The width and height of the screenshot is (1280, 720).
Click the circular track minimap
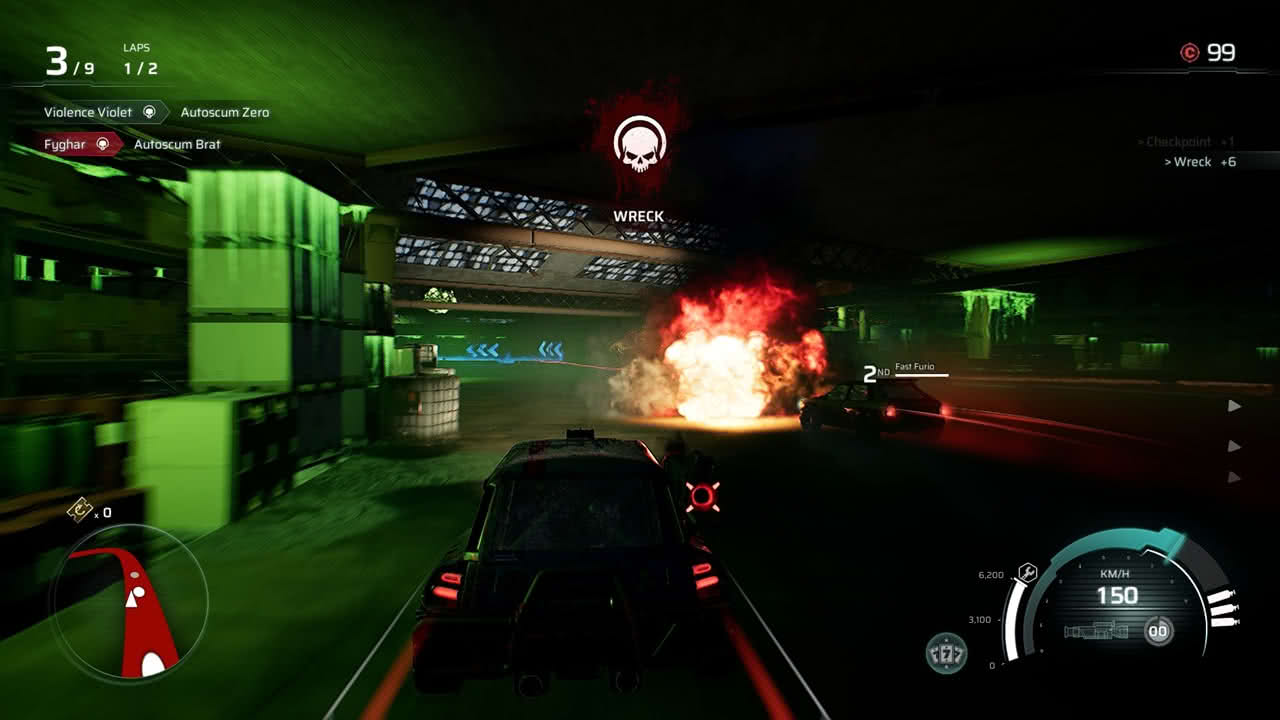point(129,603)
